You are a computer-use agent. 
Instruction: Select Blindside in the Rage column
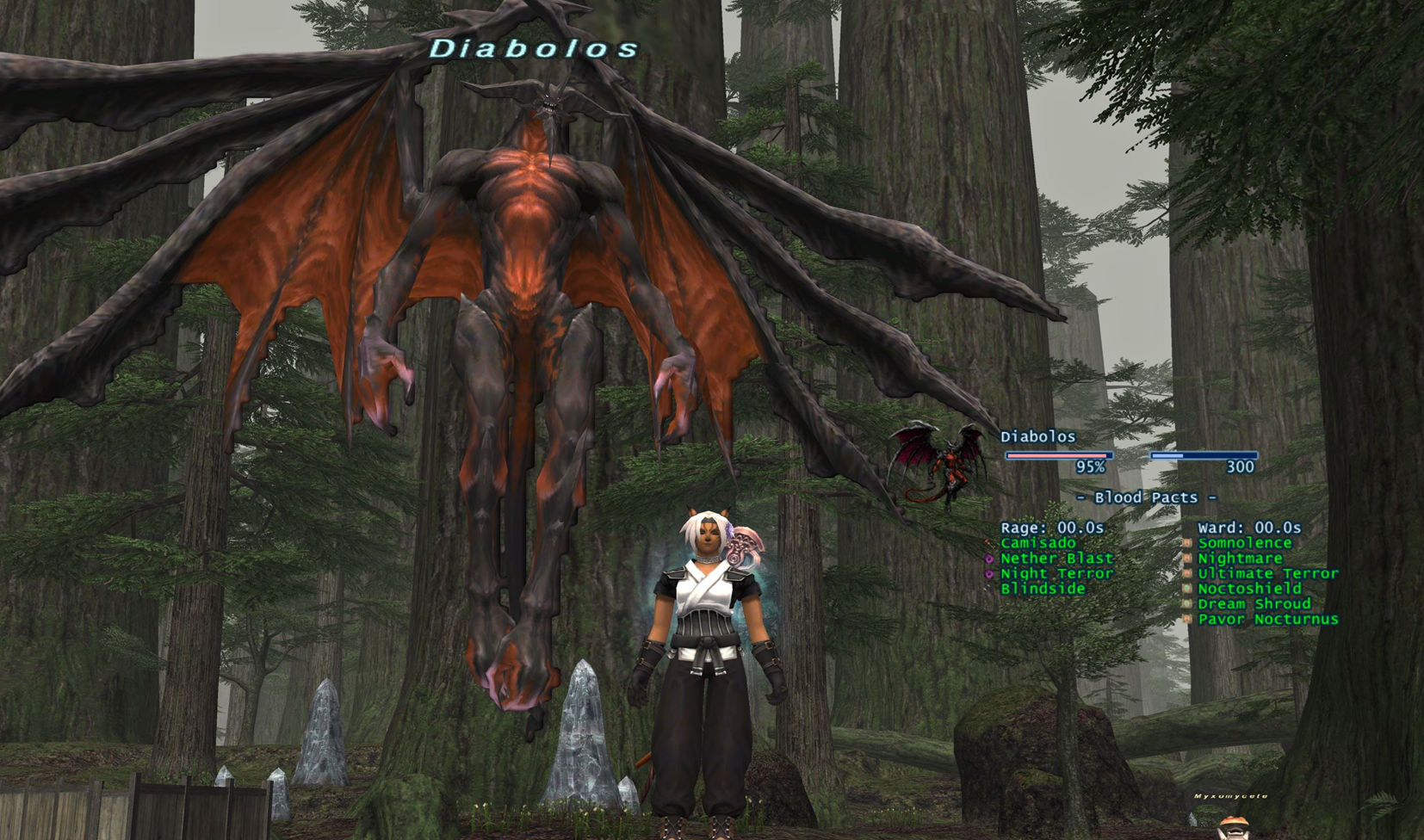click(x=1043, y=589)
